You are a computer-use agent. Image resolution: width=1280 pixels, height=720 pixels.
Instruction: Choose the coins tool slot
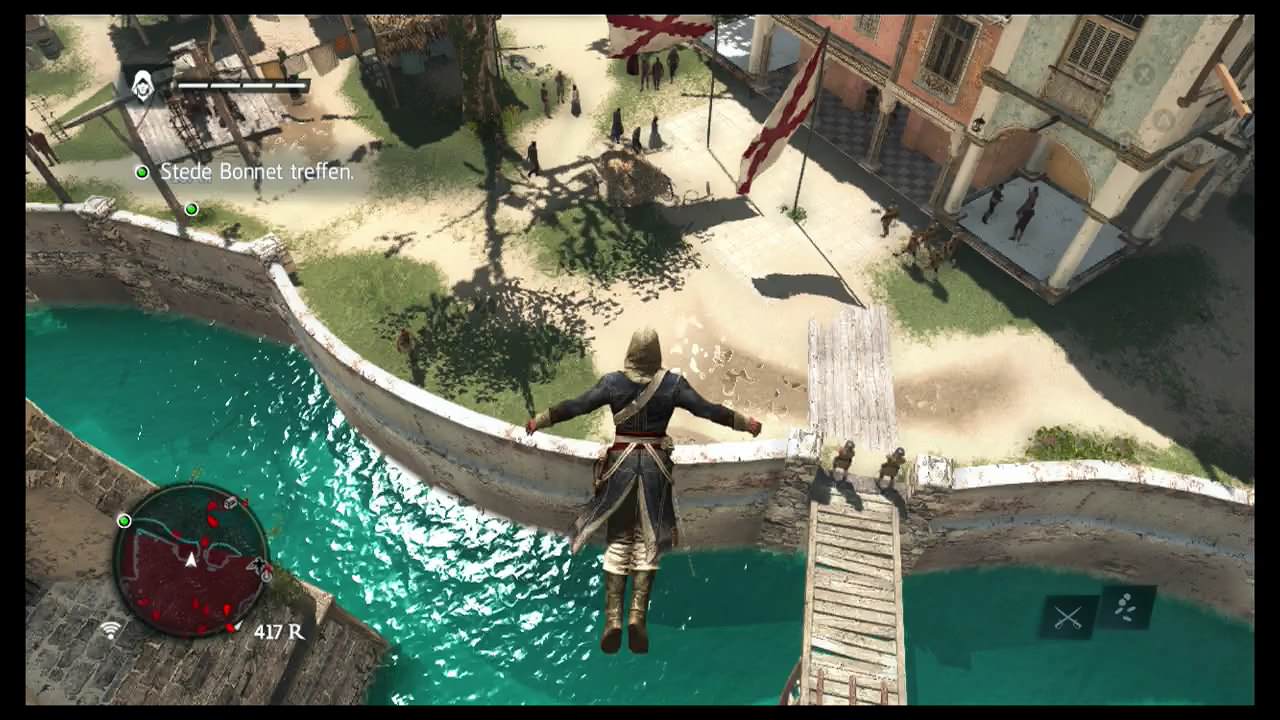click(1127, 607)
